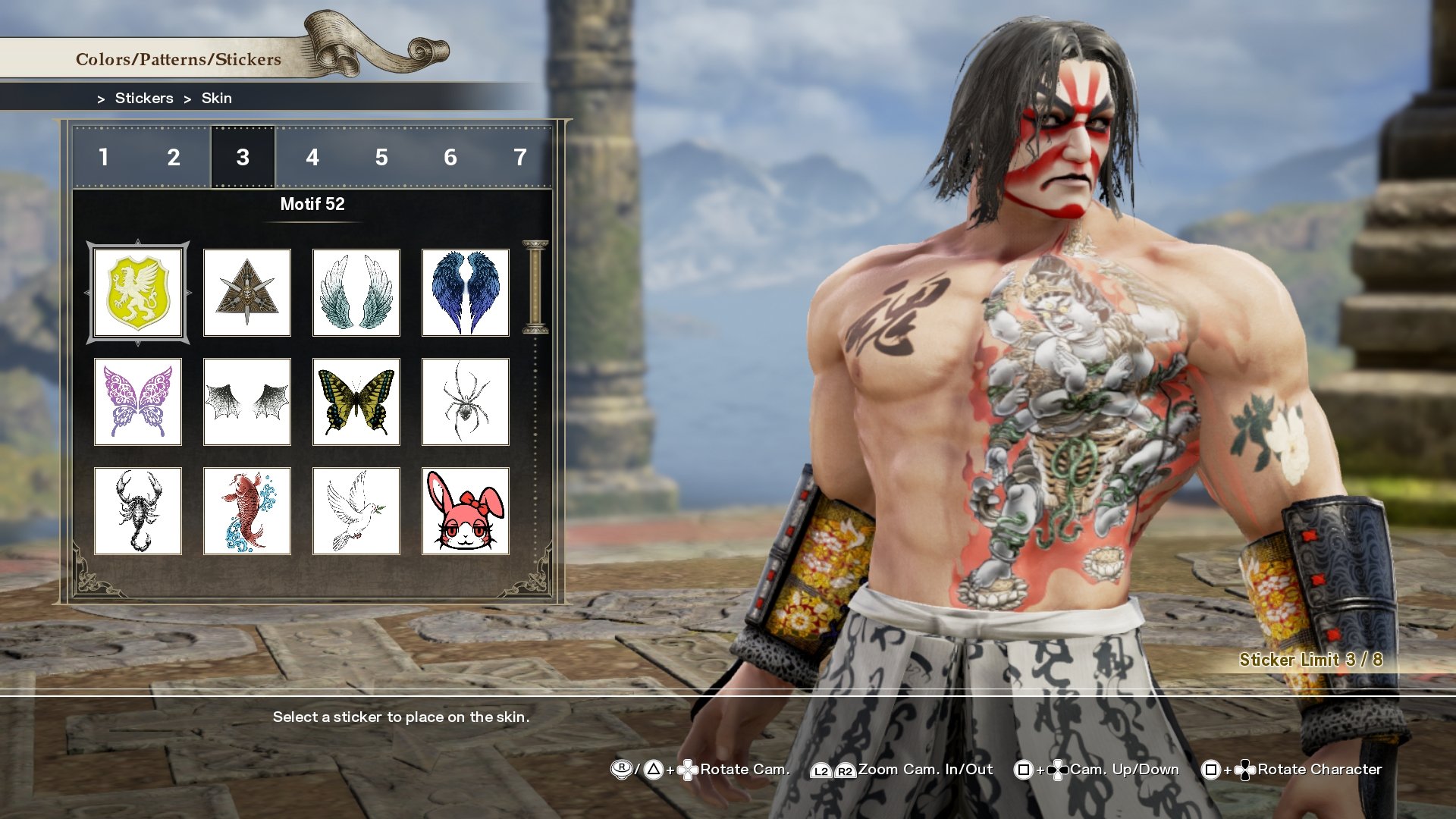This screenshot has width=1456, height=819.
Task: Select the spider sticker
Action: click(465, 401)
